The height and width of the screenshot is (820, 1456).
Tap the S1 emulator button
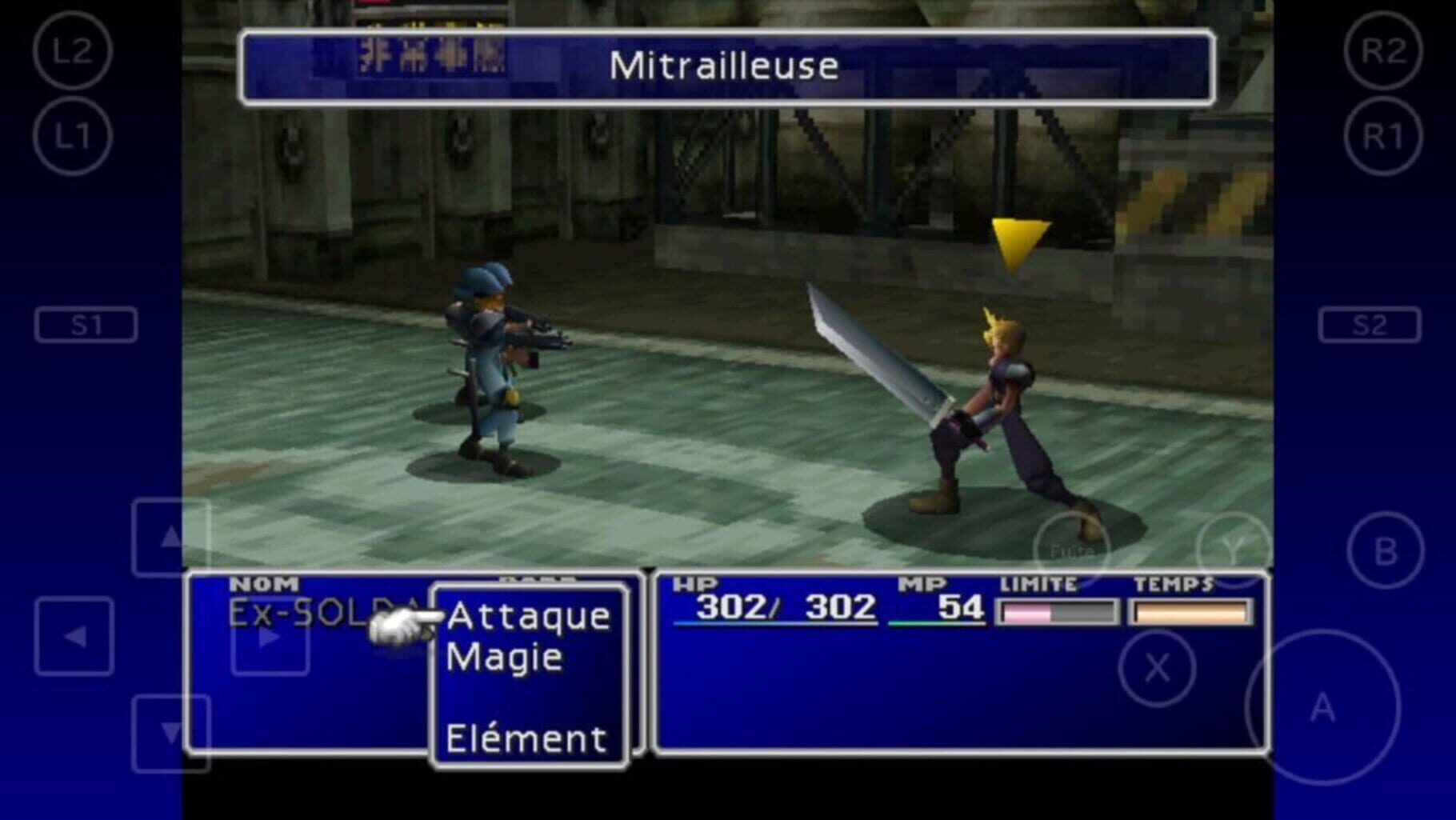[x=88, y=323]
